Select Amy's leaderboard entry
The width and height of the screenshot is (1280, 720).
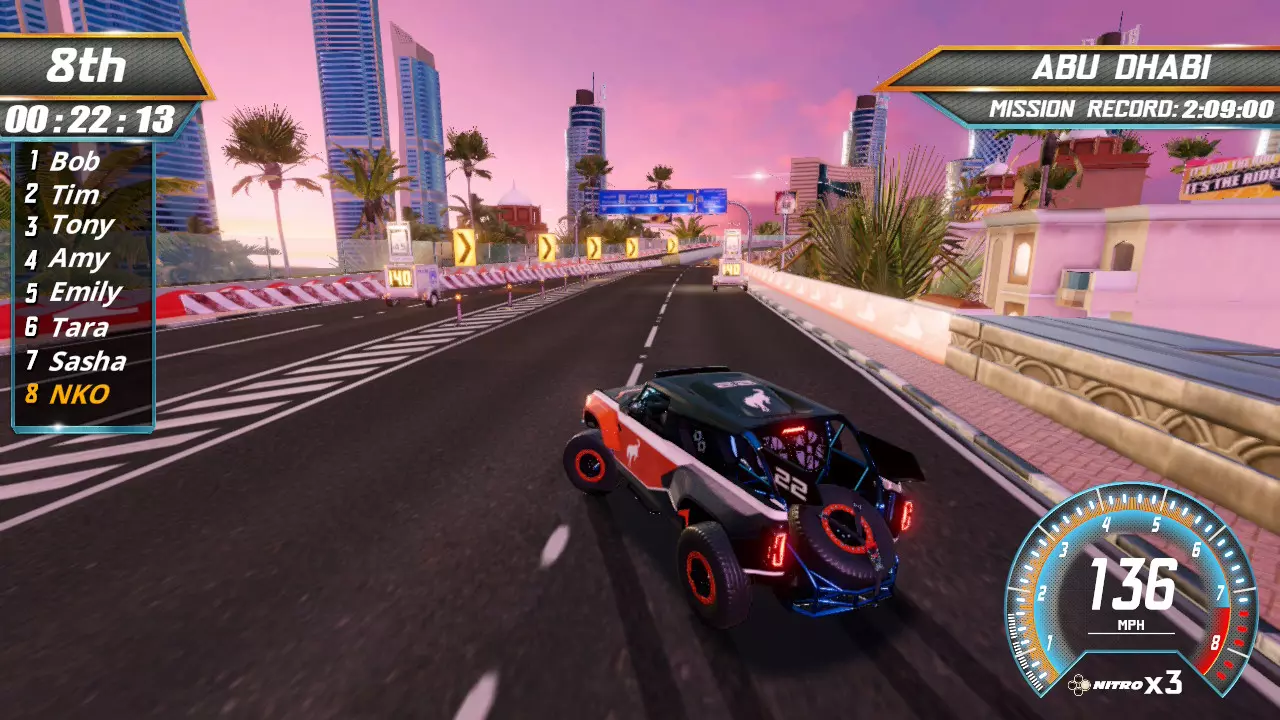pyautogui.click(x=78, y=259)
